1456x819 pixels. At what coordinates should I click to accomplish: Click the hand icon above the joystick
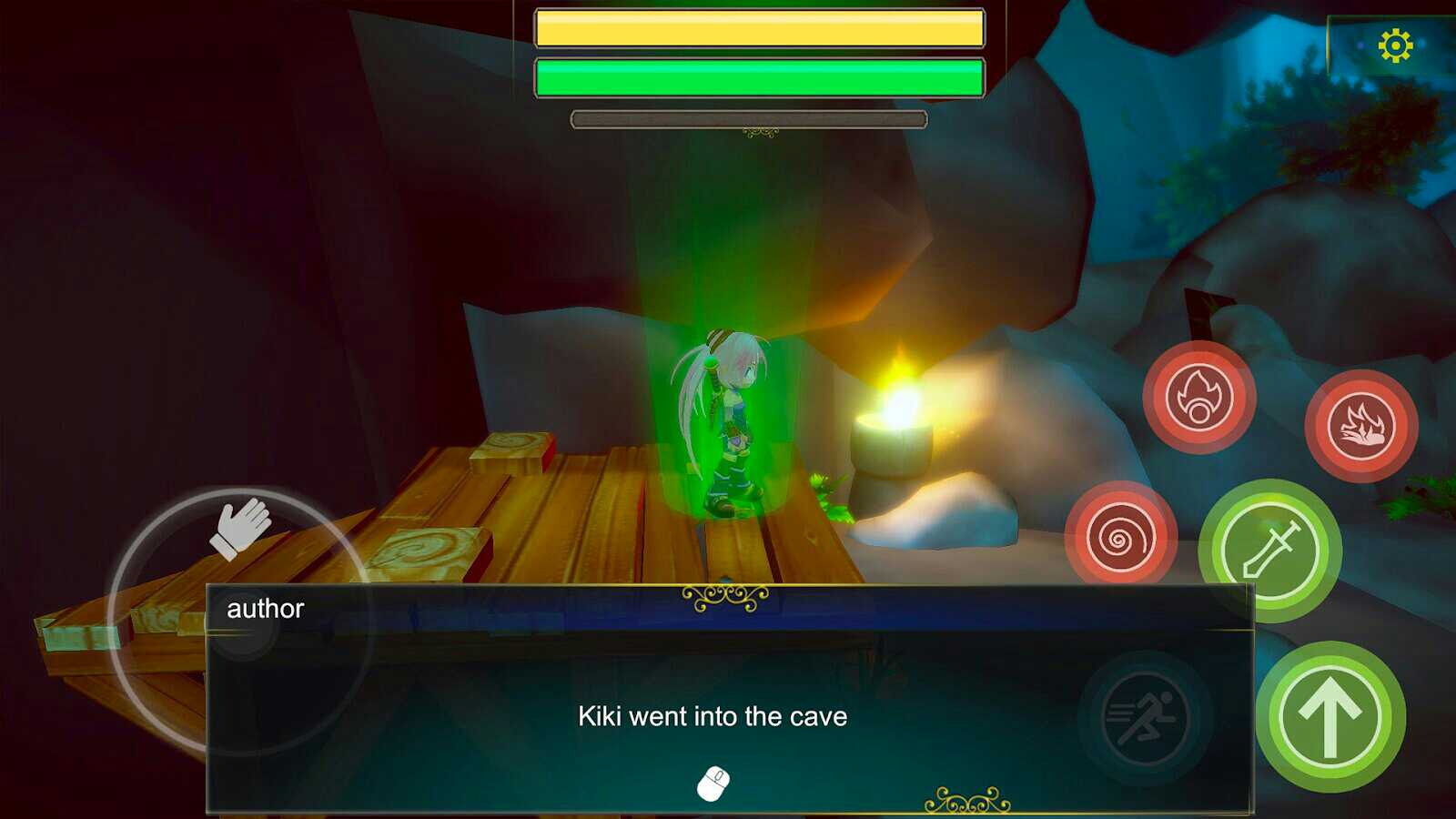243,526
